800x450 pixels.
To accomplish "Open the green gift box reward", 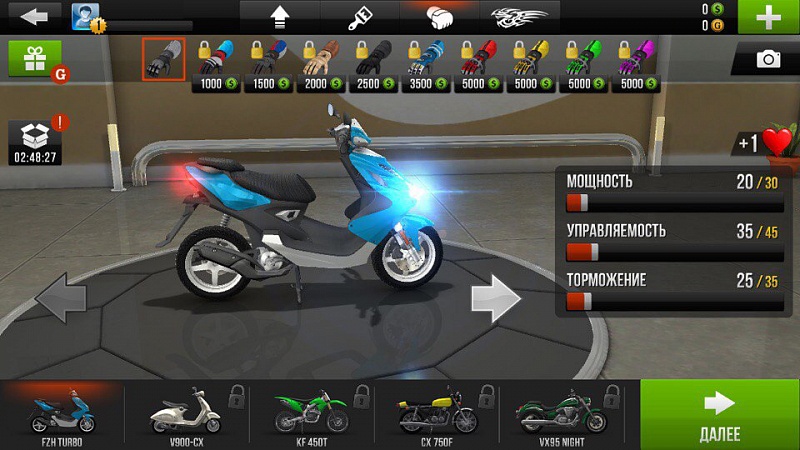I will coord(35,59).
